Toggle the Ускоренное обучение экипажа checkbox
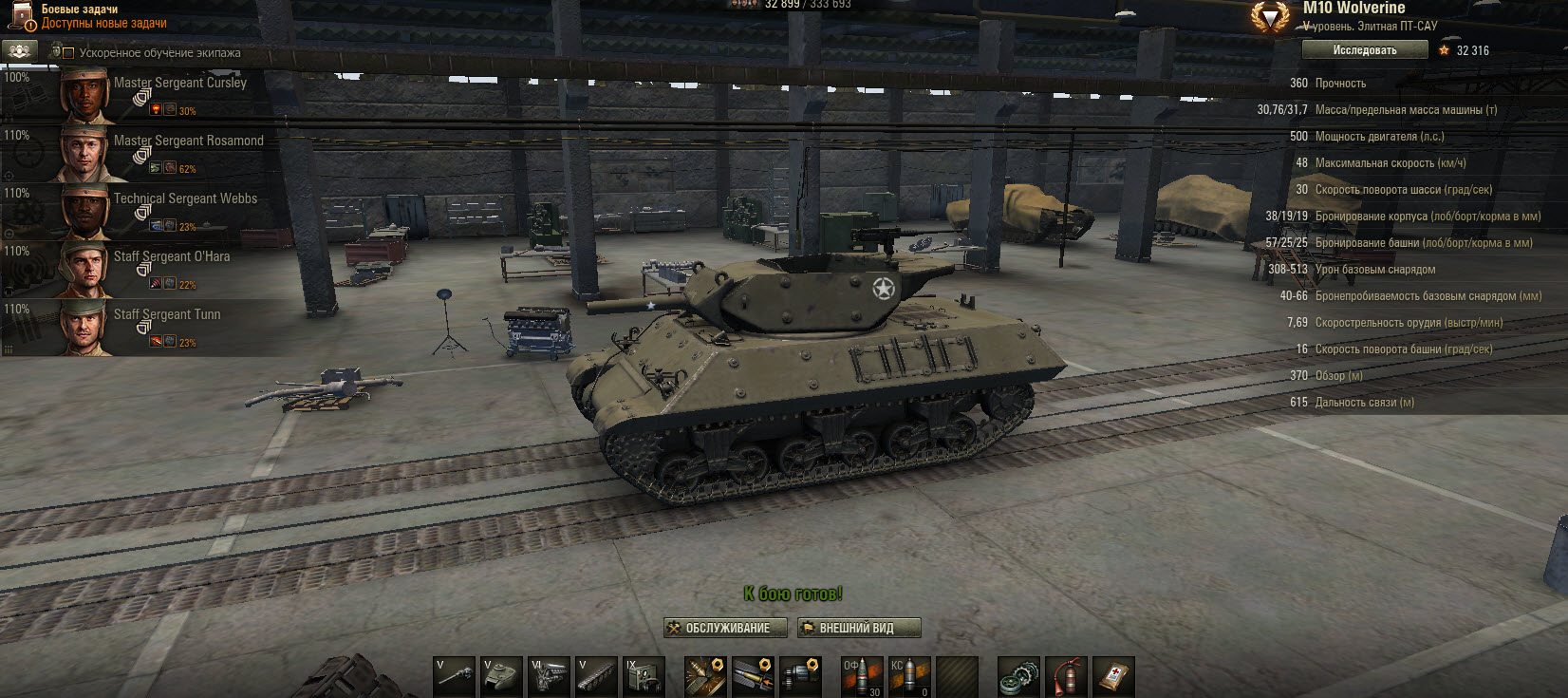 (x=68, y=53)
